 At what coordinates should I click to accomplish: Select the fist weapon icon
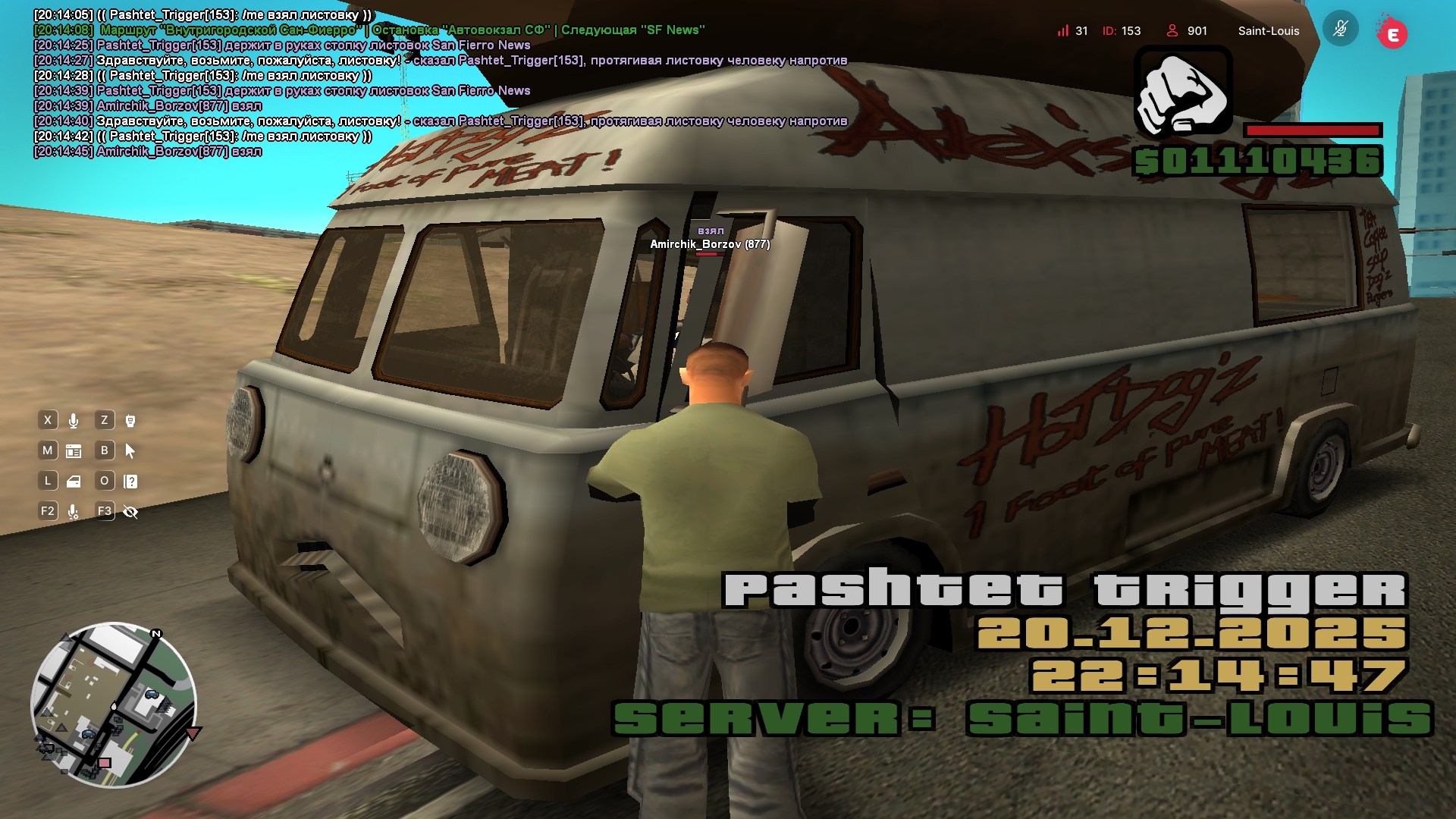point(1183,92)
